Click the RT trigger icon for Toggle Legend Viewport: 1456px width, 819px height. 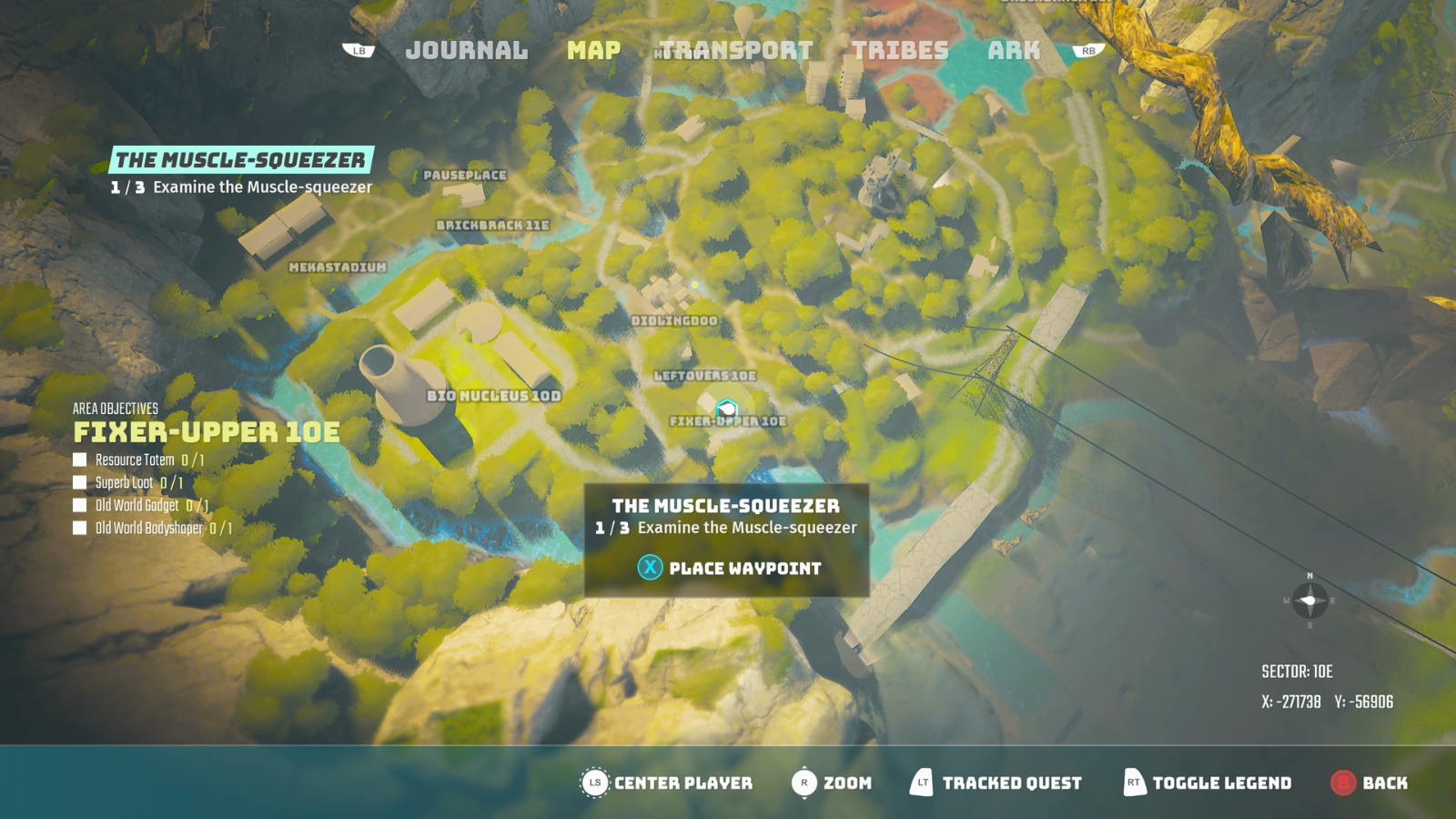click(1131, 782)
